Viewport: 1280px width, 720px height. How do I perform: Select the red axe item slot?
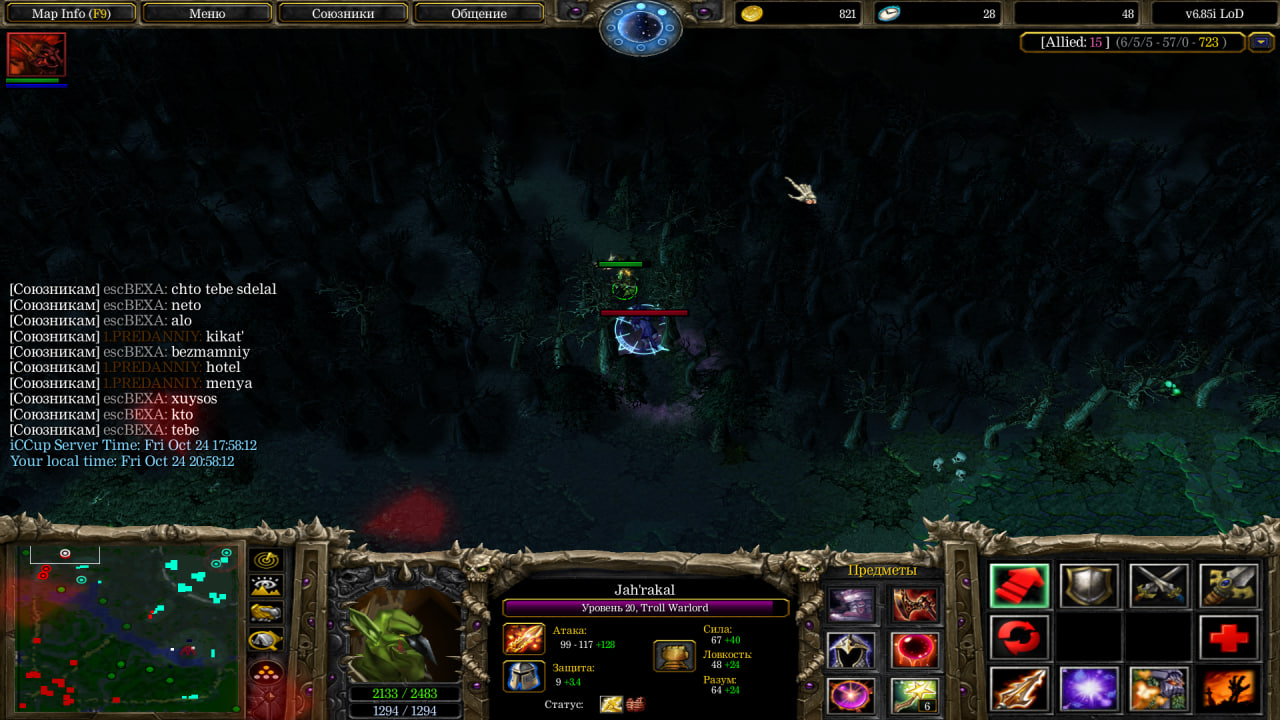pos(914,605)
